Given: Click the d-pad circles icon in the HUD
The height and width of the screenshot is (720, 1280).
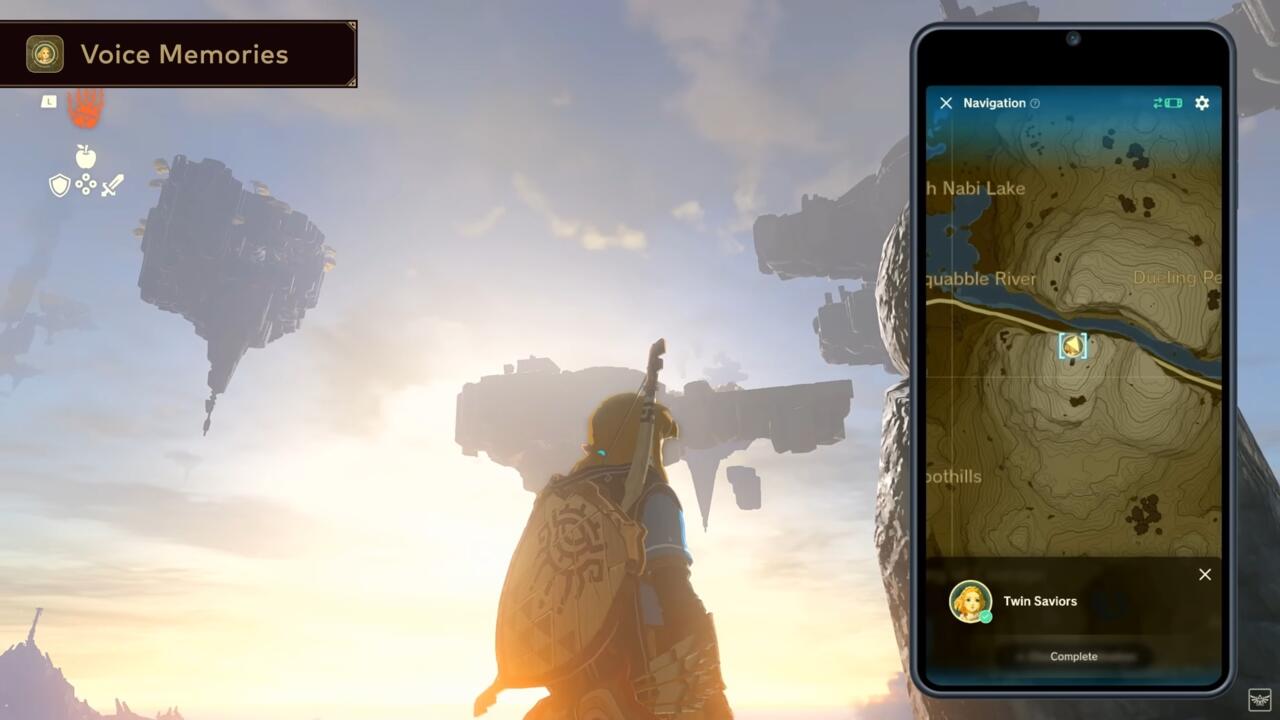Looking at the screenshot, I should pyautogui.click(x=86, y=184).
